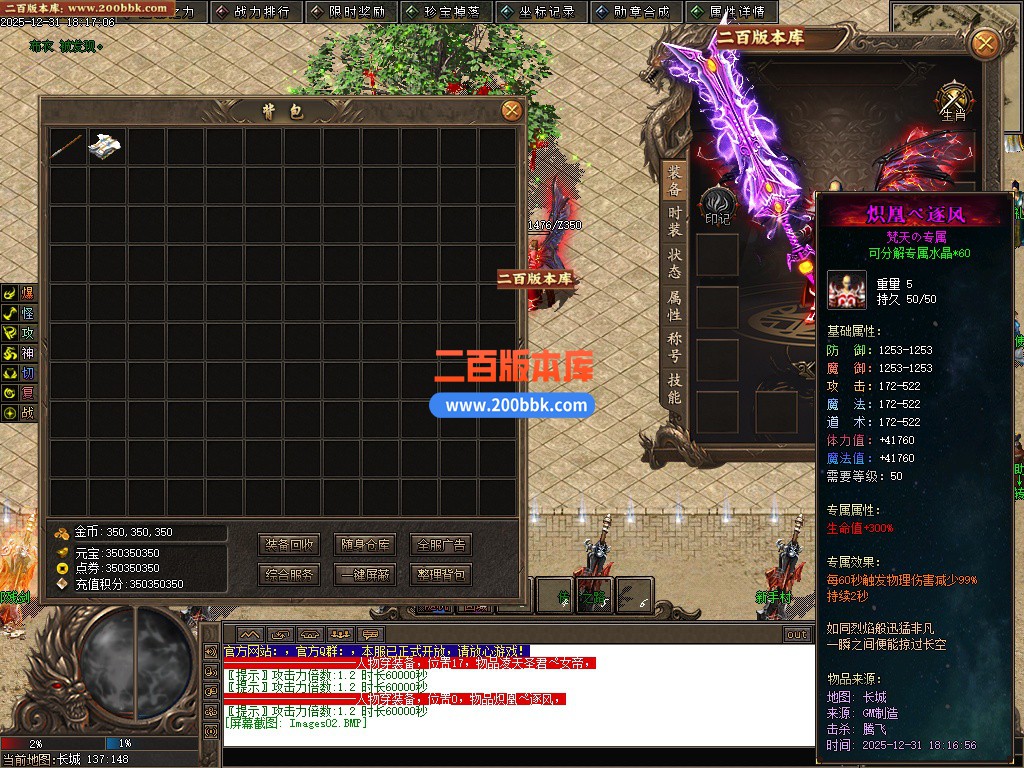Image resolution: width=1024 pixels, height=768 pixels.
Task: Switch to the 属性 attributes tab
Action: pos(675,306)
